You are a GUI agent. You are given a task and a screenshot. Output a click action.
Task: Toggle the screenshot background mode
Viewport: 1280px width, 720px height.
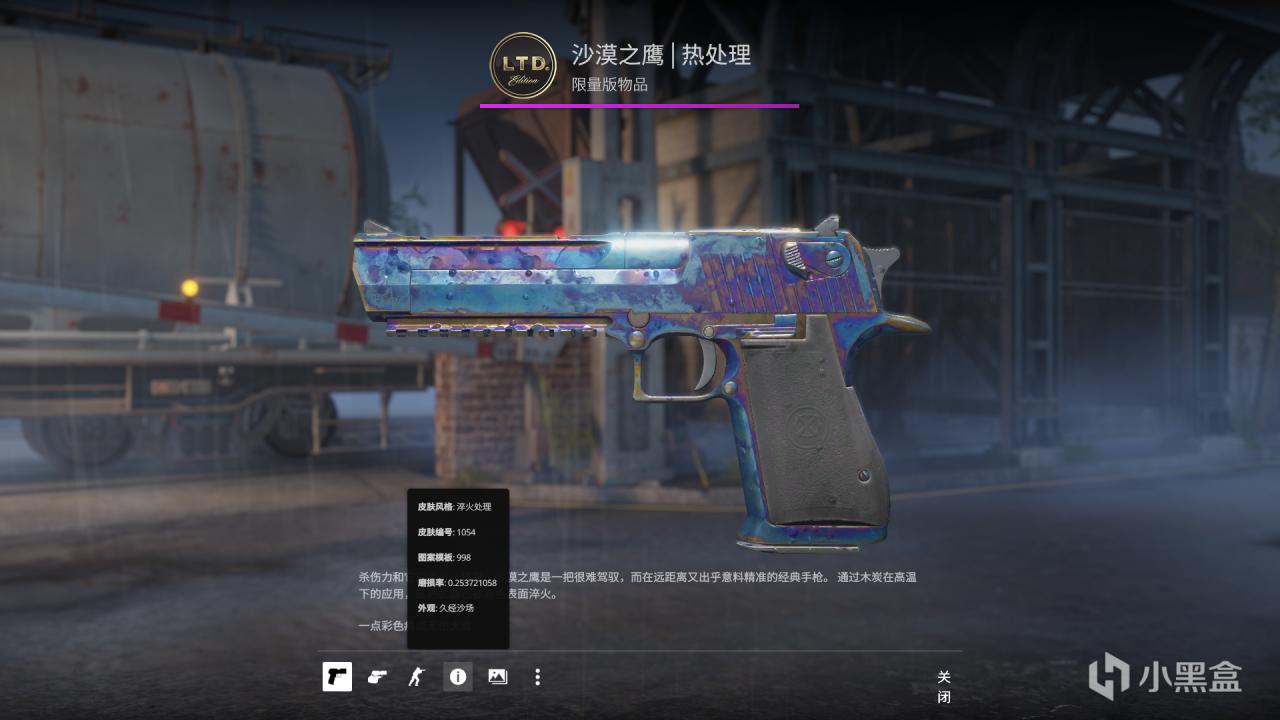point(497,677)
